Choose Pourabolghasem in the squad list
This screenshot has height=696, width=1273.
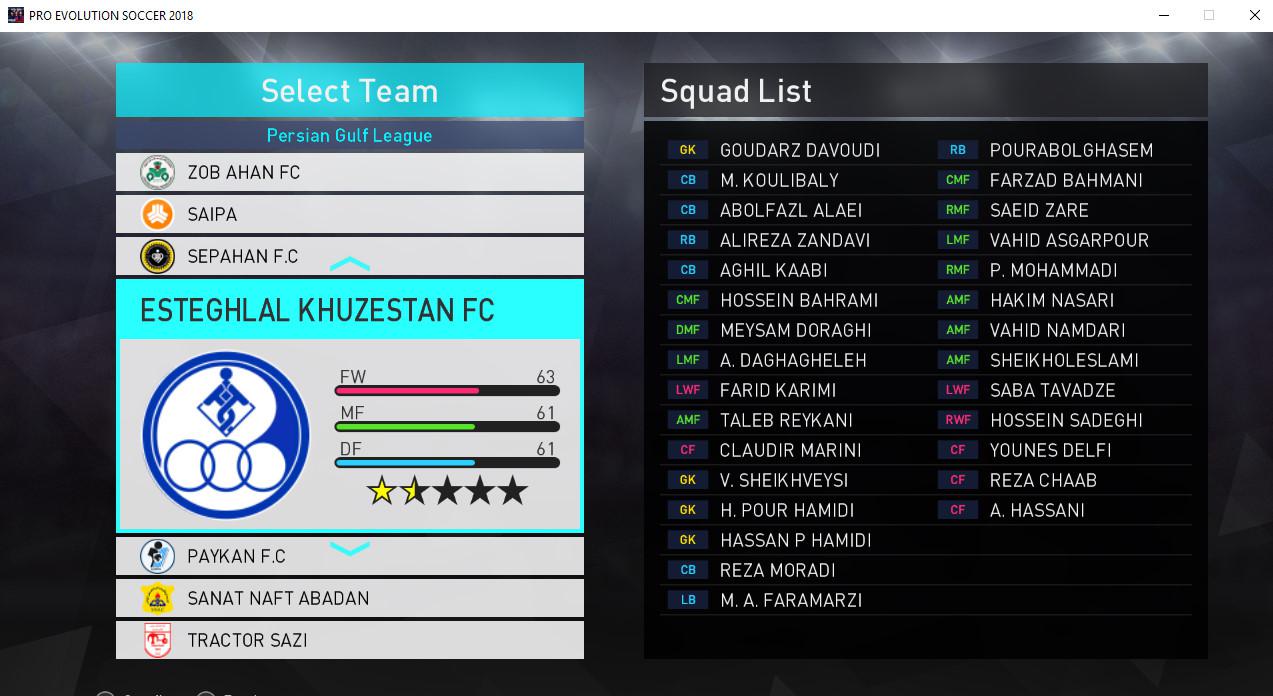tap(1071, 150)
